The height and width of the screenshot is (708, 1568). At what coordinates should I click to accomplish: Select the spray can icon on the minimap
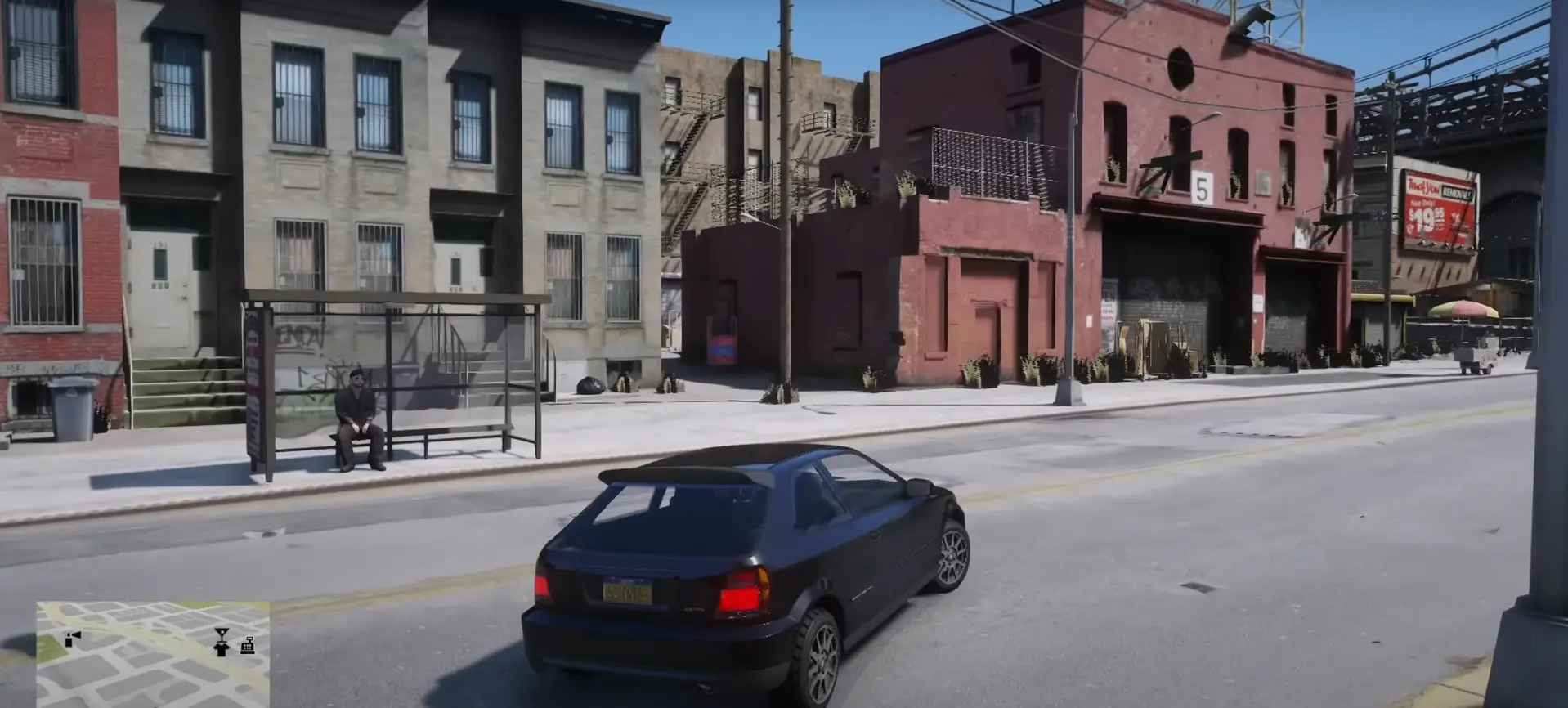pos(69,642)
